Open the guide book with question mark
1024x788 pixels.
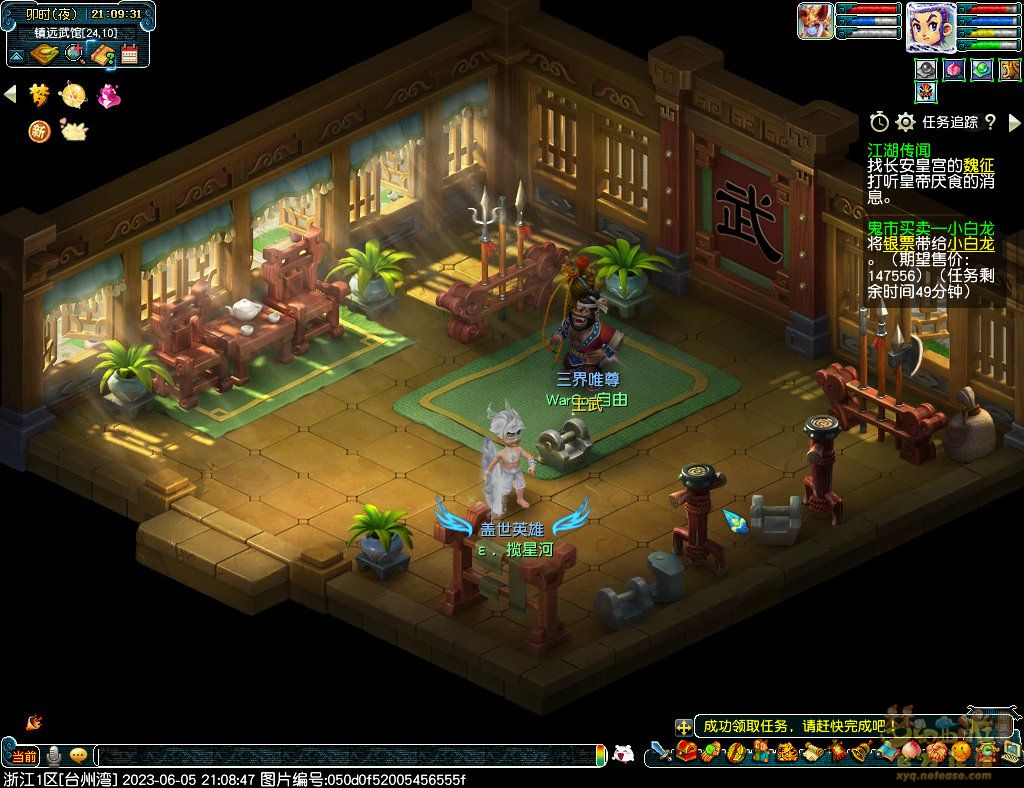102,54
